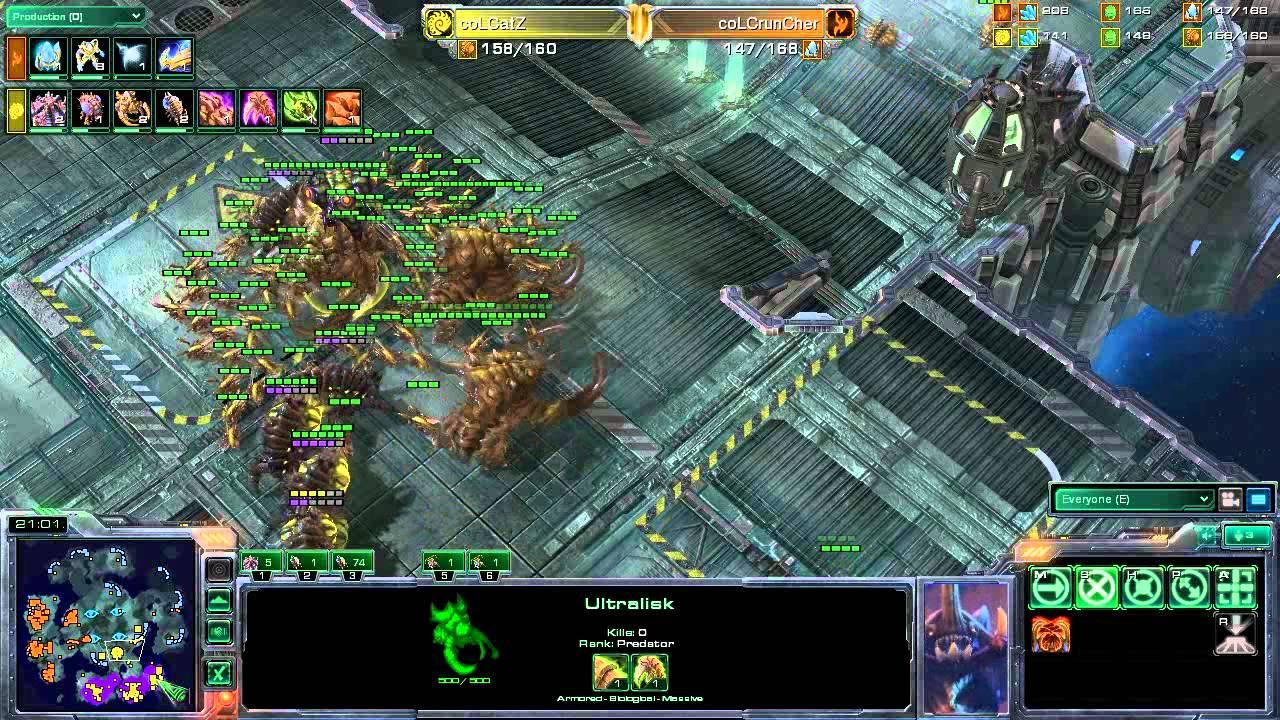Select the Attack command icon
Viewport: 1280px width, 720px height.
1234,586
